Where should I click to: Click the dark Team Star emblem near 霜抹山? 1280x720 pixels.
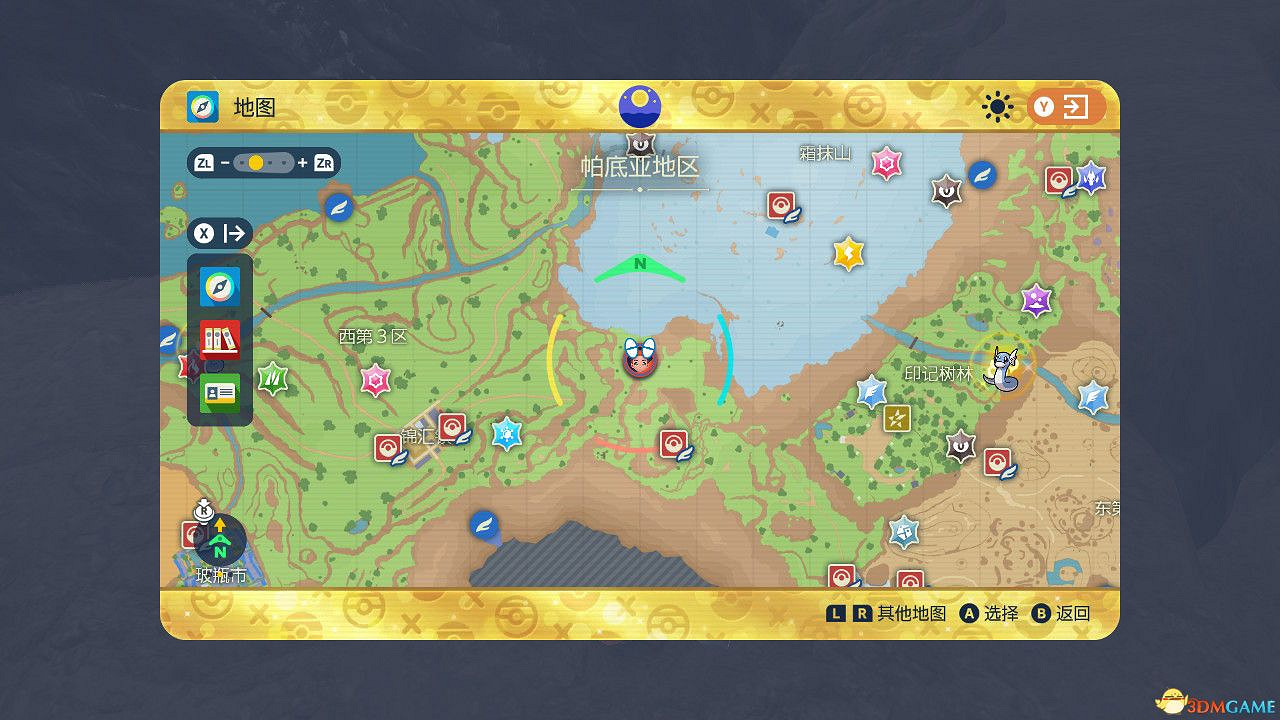coord(944,189)
